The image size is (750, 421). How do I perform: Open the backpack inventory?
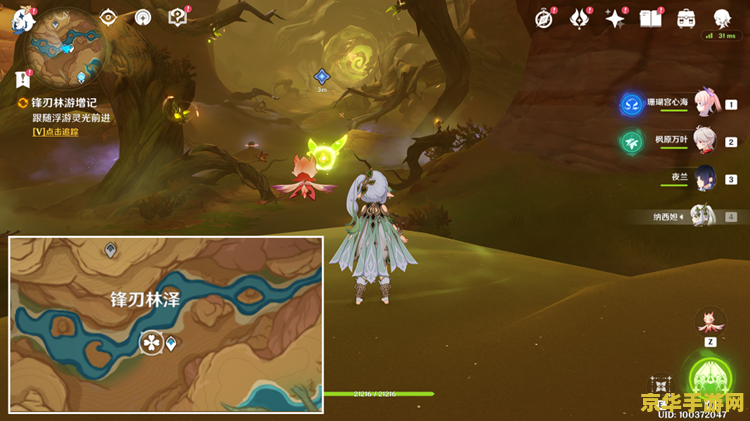(686, 18)
